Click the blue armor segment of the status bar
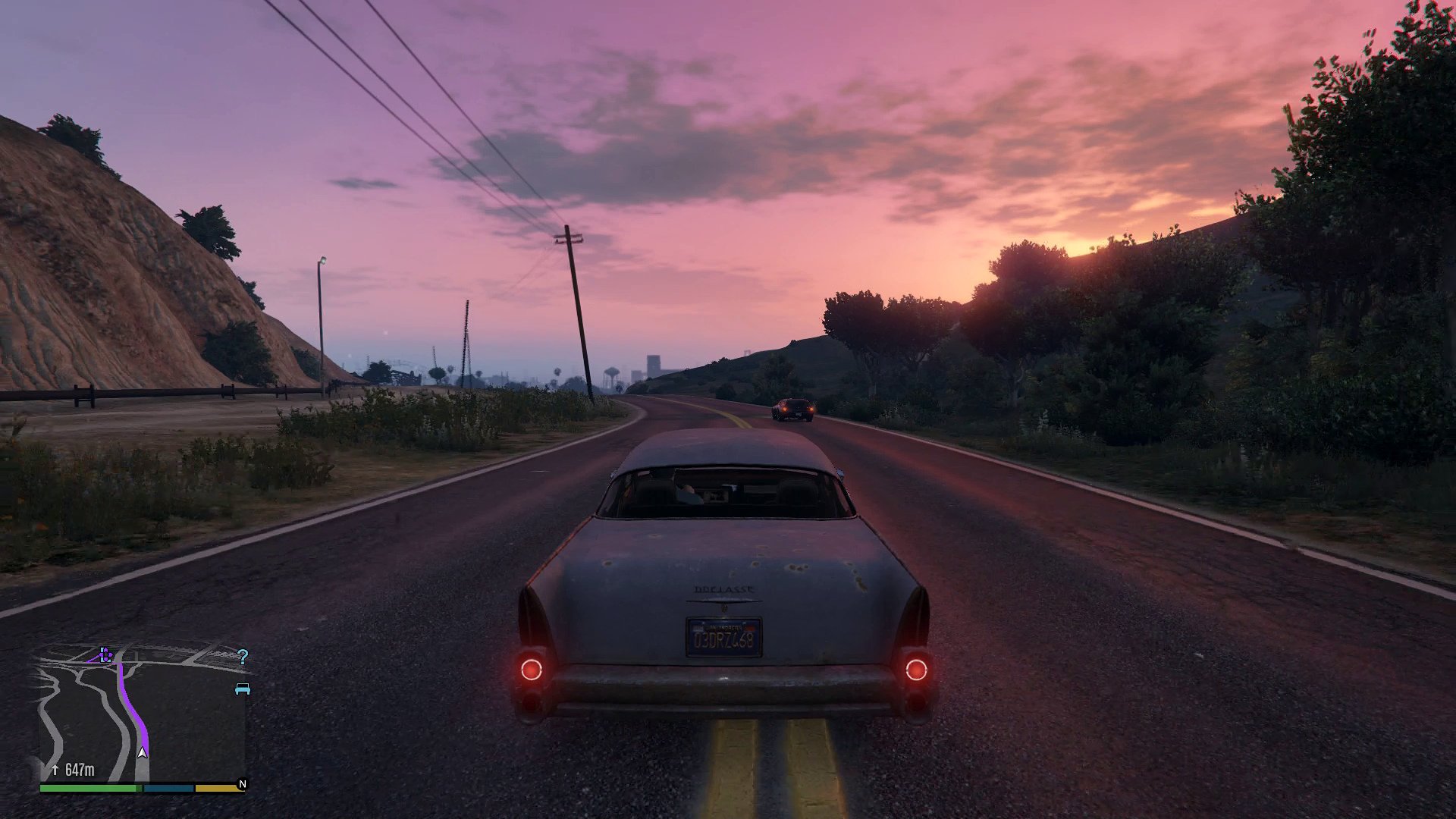The height and width of the screenshot is (819, 1456). pyautogui.click(x=168, y=789)
